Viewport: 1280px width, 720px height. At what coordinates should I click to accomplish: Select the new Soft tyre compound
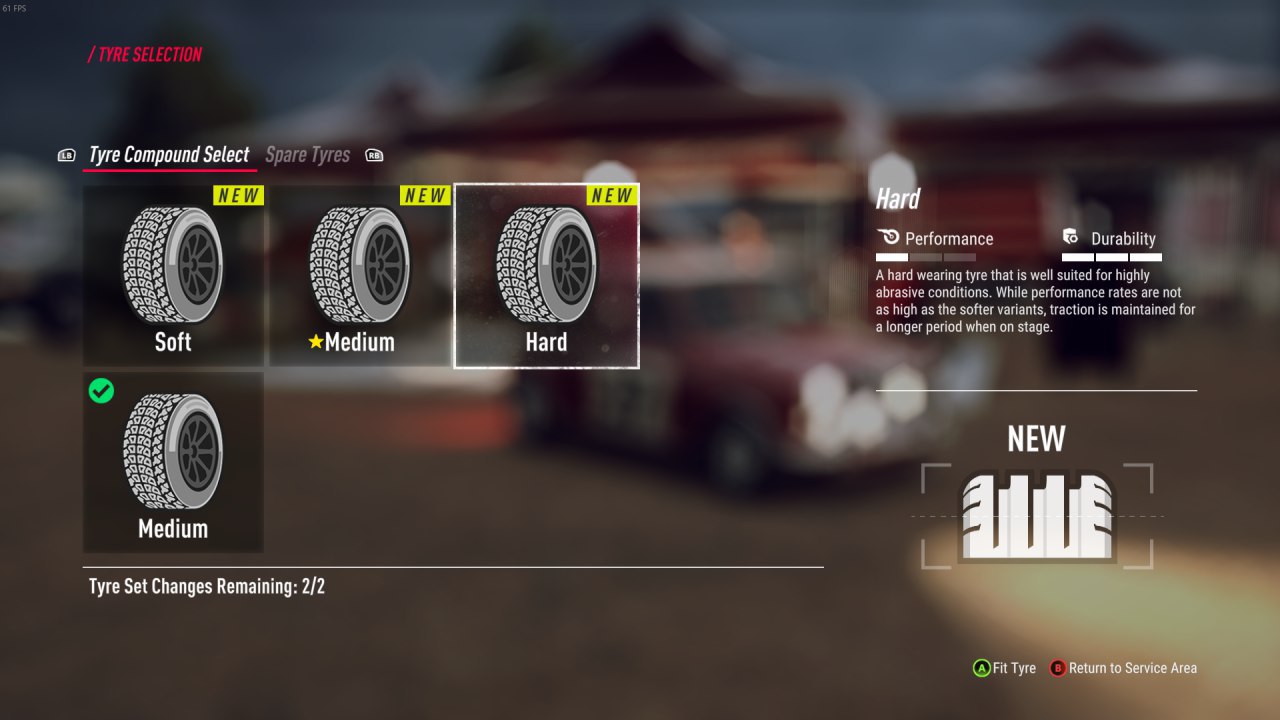click(173, 275)
